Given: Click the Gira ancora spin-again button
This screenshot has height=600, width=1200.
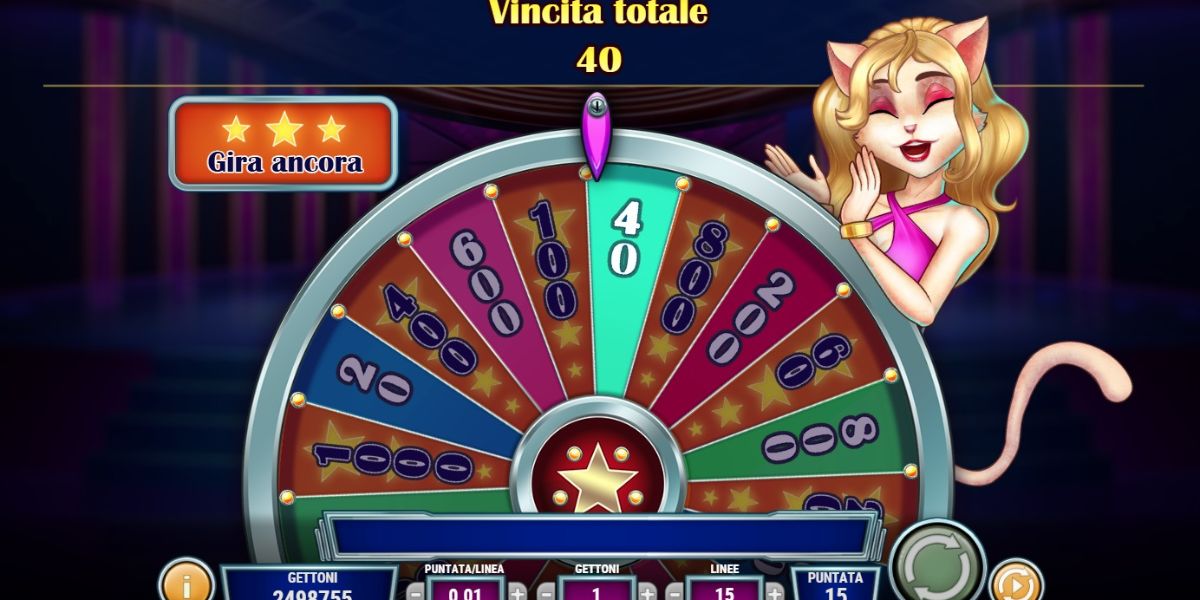Looking at the screenshot, I should (283, 144).
